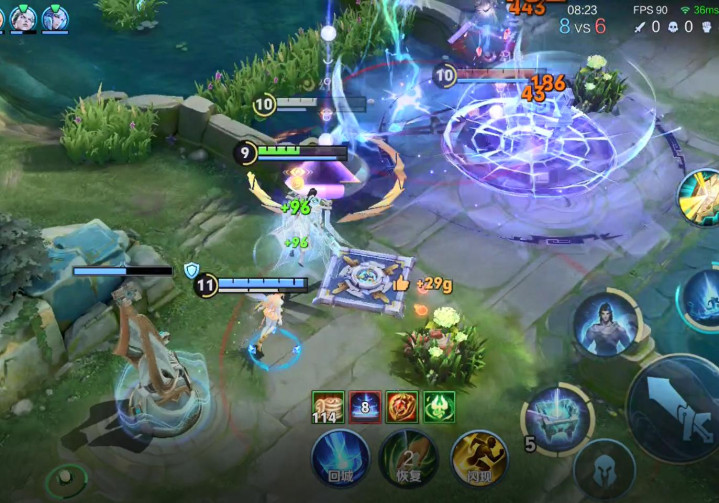This screenshot has width=719, height=503.
Task: Trigger the golden rays skill icon
Action: pos(701,197)
